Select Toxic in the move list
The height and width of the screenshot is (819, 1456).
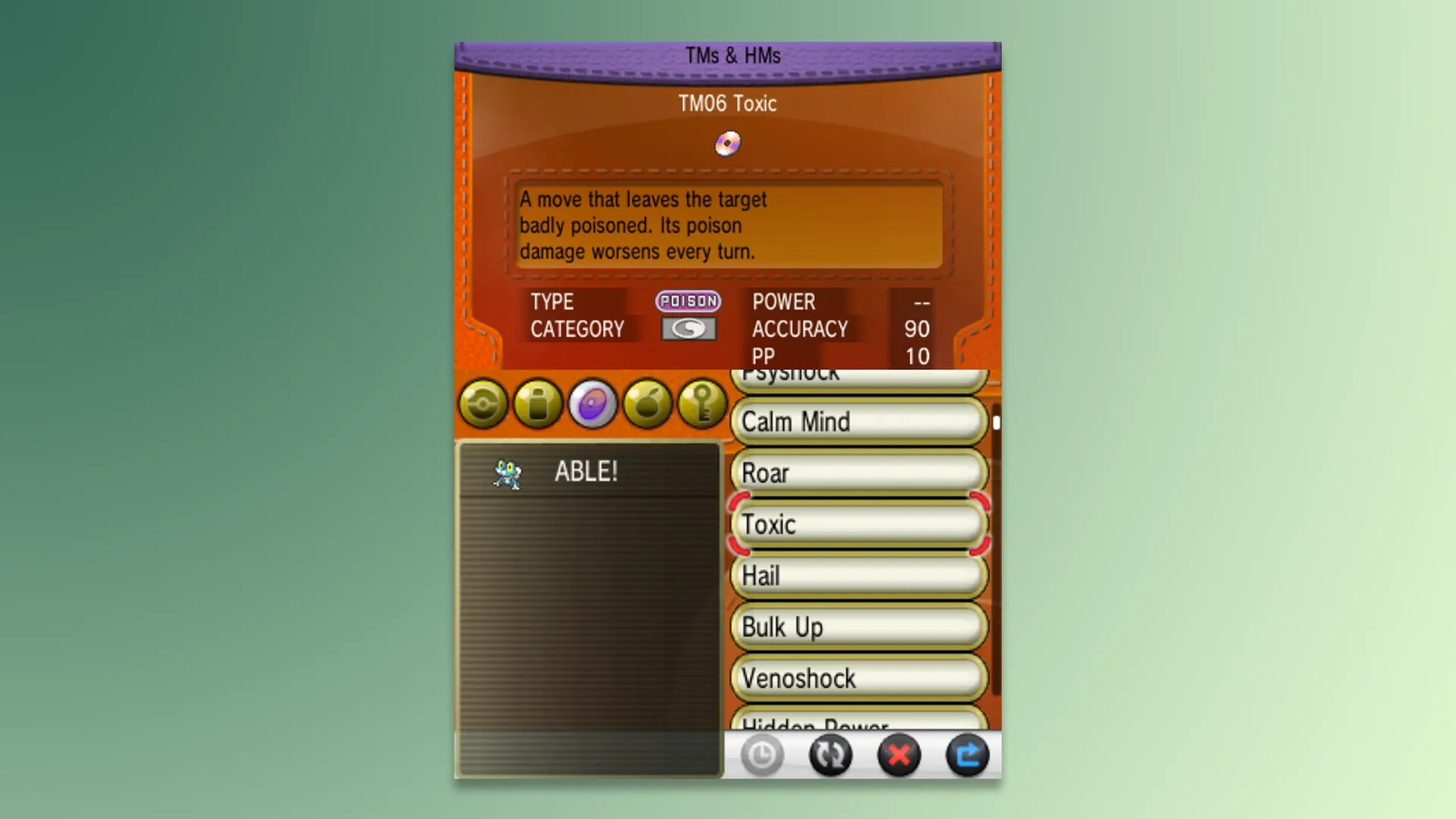pos(857,524)
